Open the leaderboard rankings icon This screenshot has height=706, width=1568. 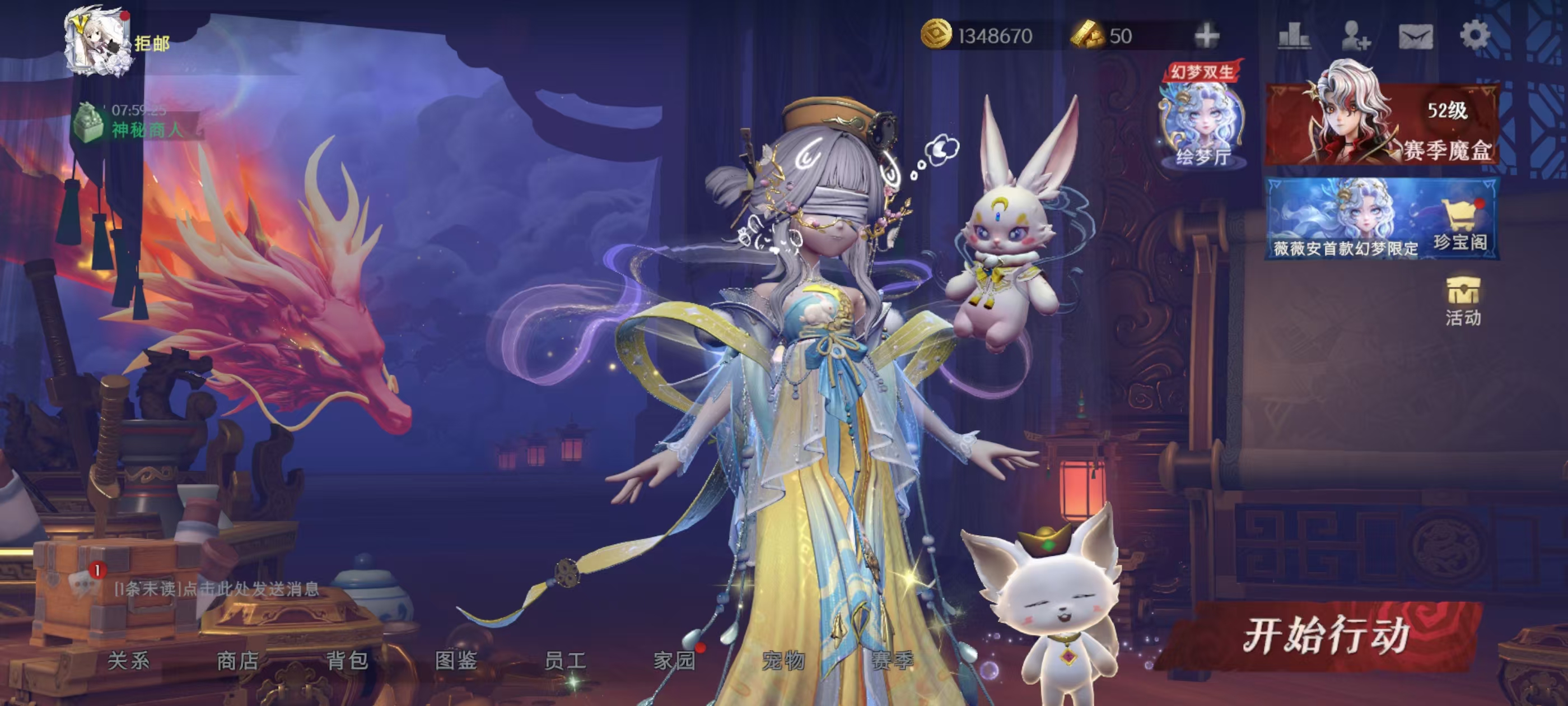tap(1294, 35)
